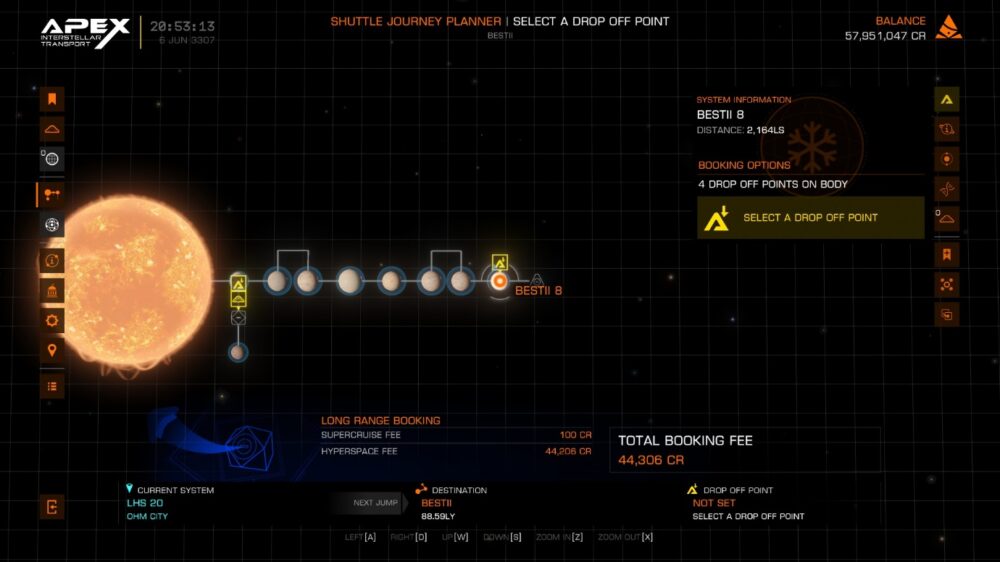This screenshot has height=562, width=1000.
Task: Open the institution building icon in left sidebar
Action: click(x=52, y=291)
